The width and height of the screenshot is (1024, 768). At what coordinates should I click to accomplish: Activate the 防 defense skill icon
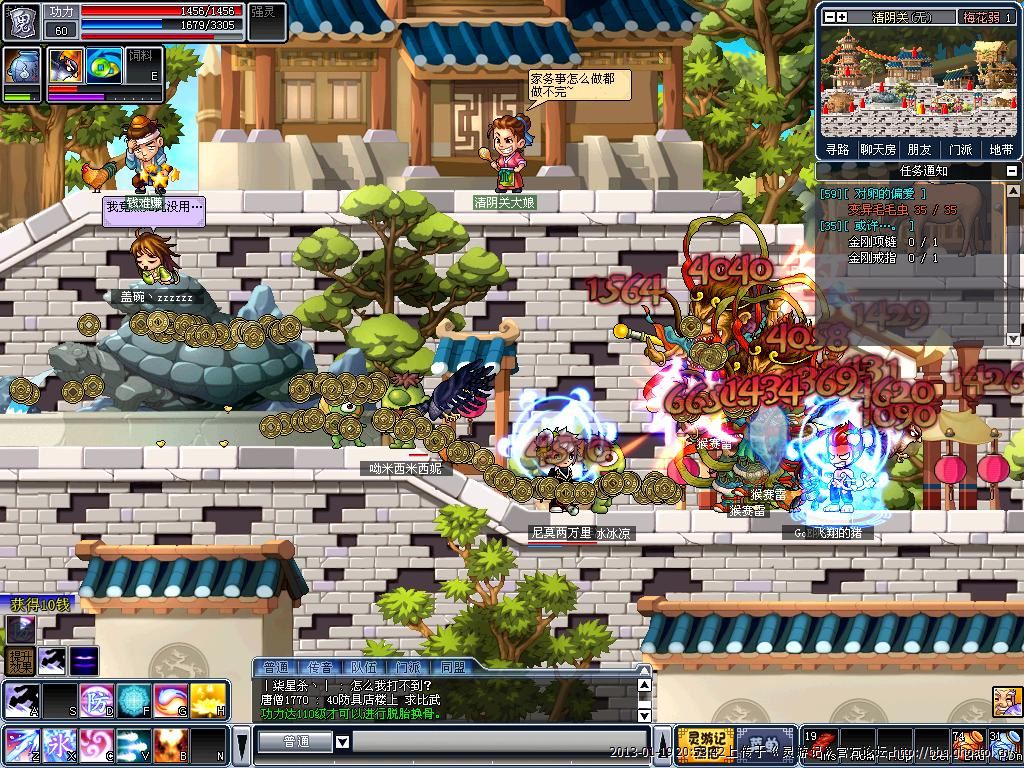click(x=98, y=699)
